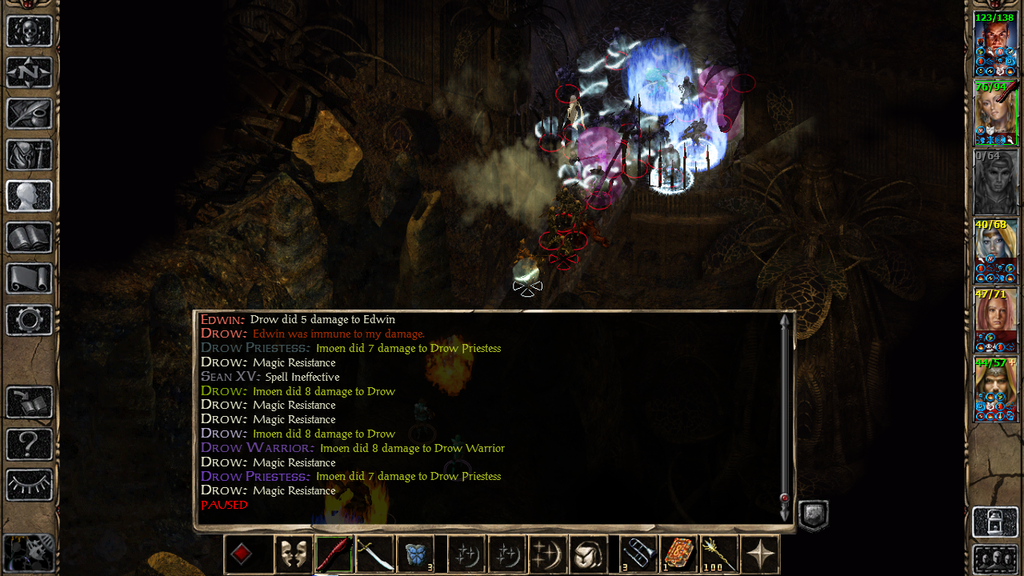Open the inventory screen from the sidebar
This screenshot has height=576, width=1024.
pyautogui.click(x=29, y=154)
